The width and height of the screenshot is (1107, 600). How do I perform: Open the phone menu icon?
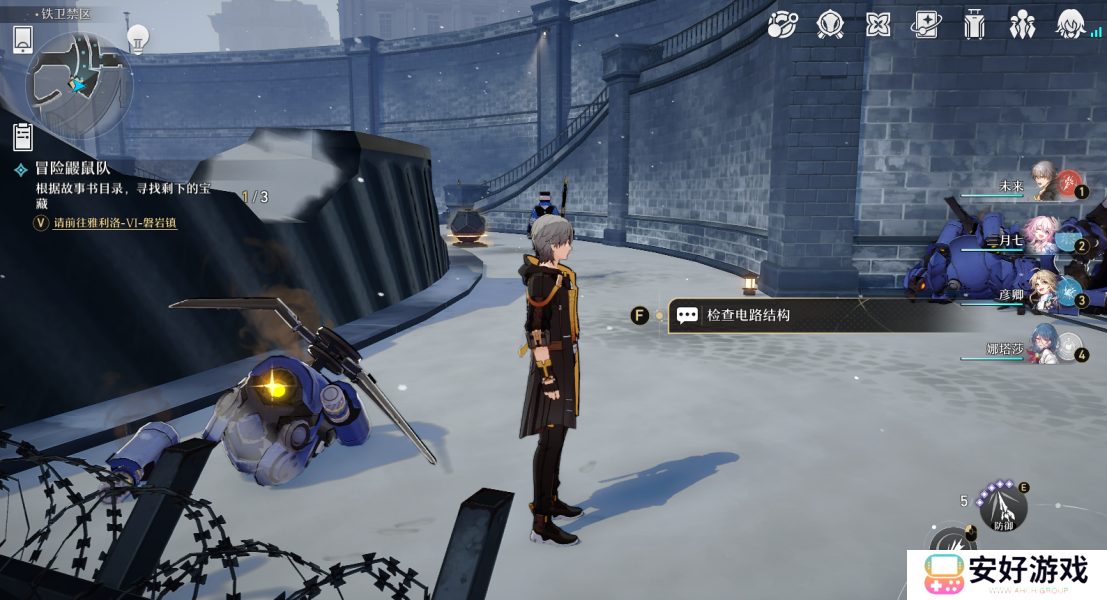[x=24, y=40]
